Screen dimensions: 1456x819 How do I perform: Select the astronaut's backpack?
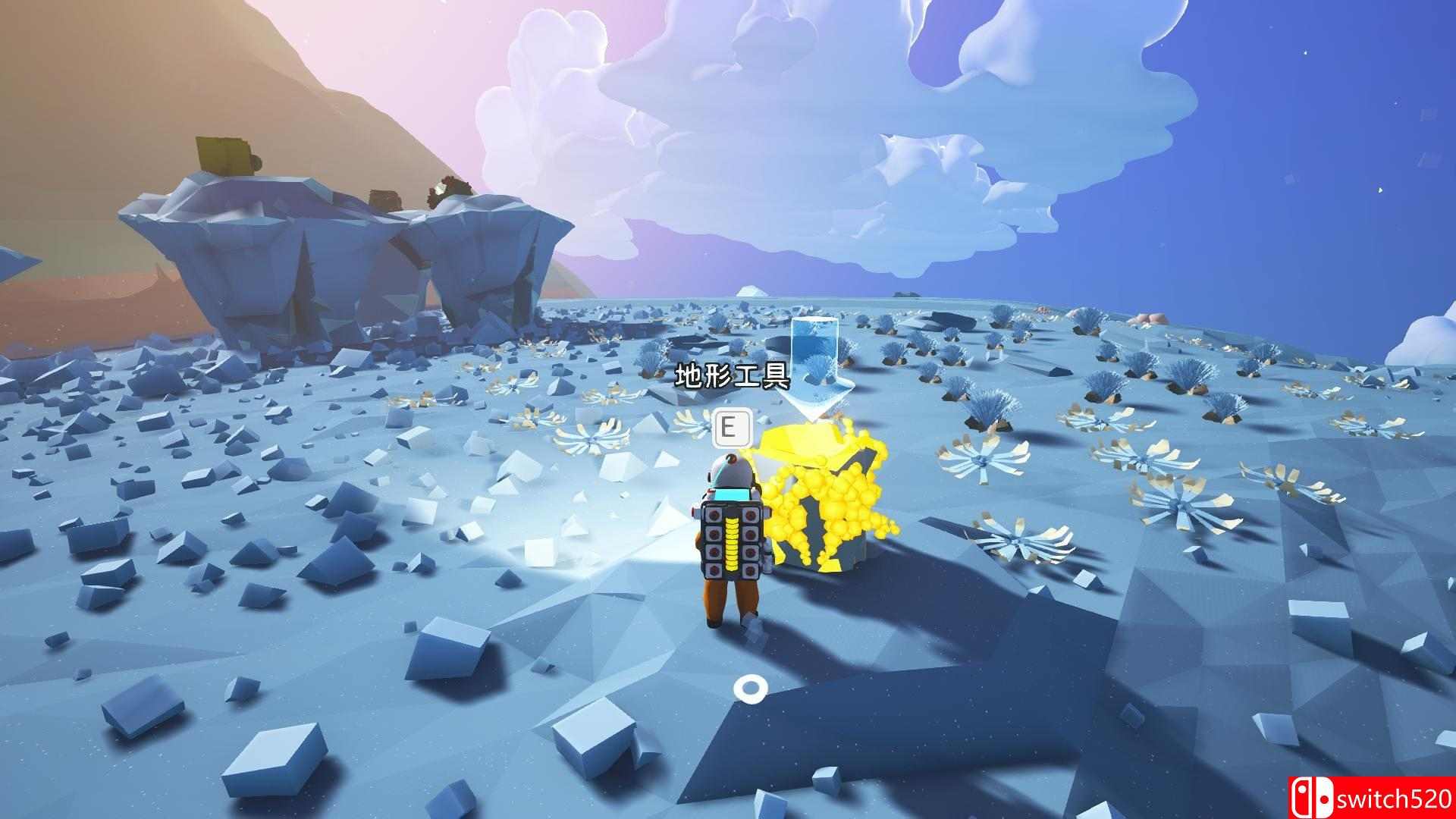pos(730,538)
